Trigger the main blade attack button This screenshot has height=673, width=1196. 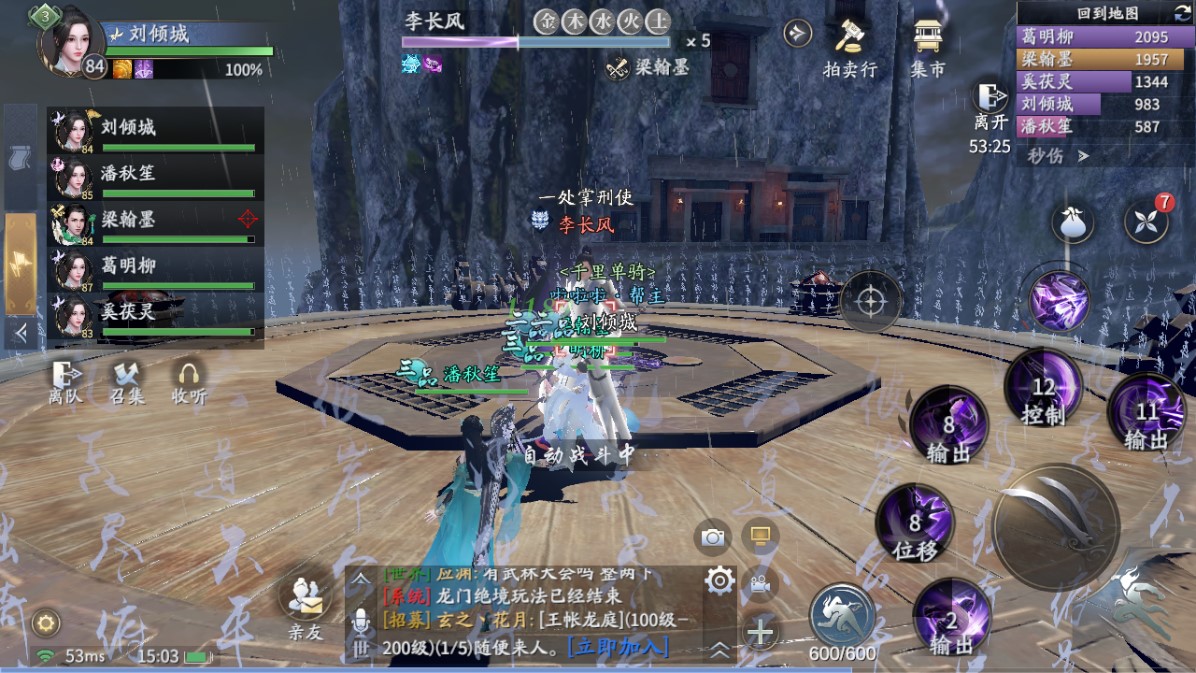[x=1055, y=526]
